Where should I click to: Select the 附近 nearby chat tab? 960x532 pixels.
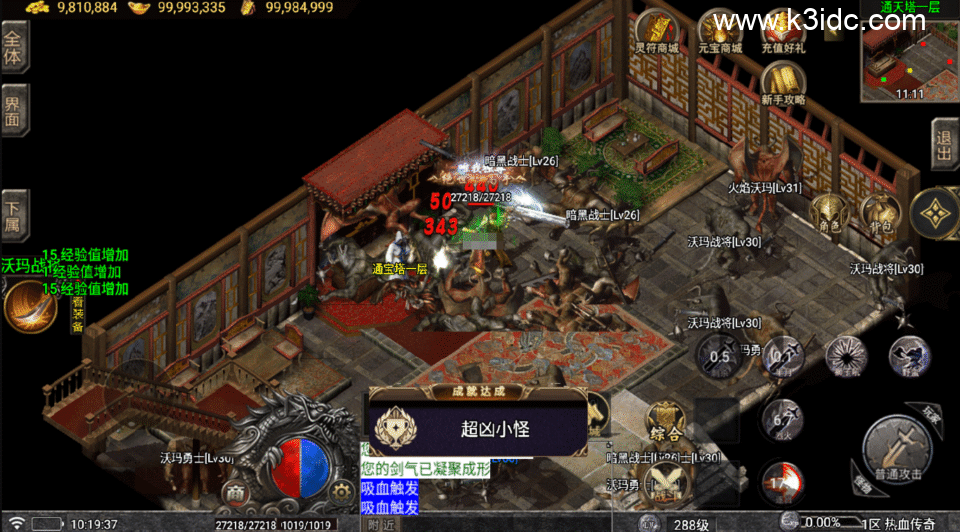(x=380, y=523)
